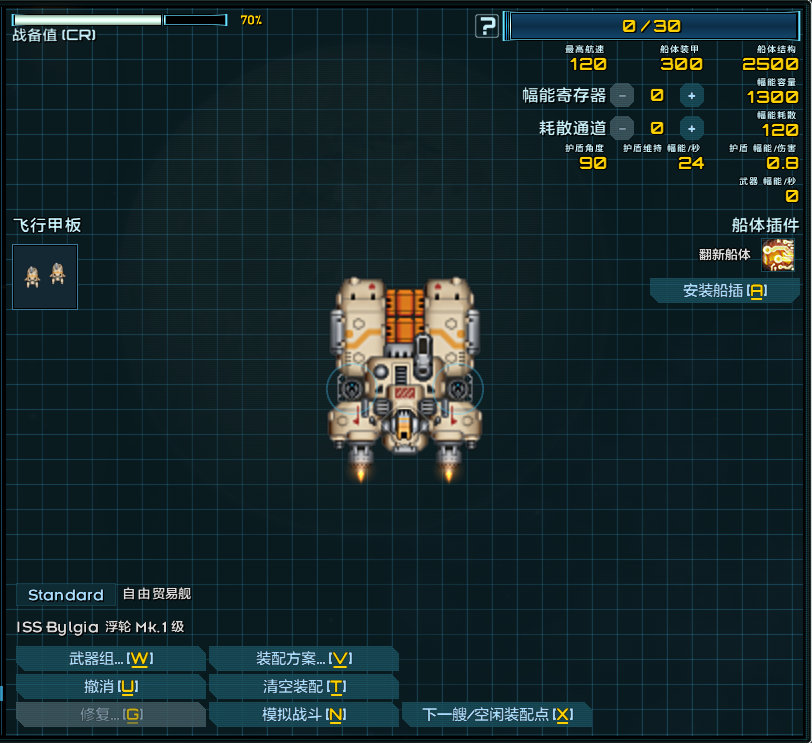Strip the loadout using 清空装配
This screenshot has width=812, height=743.
tap(303, 687)
